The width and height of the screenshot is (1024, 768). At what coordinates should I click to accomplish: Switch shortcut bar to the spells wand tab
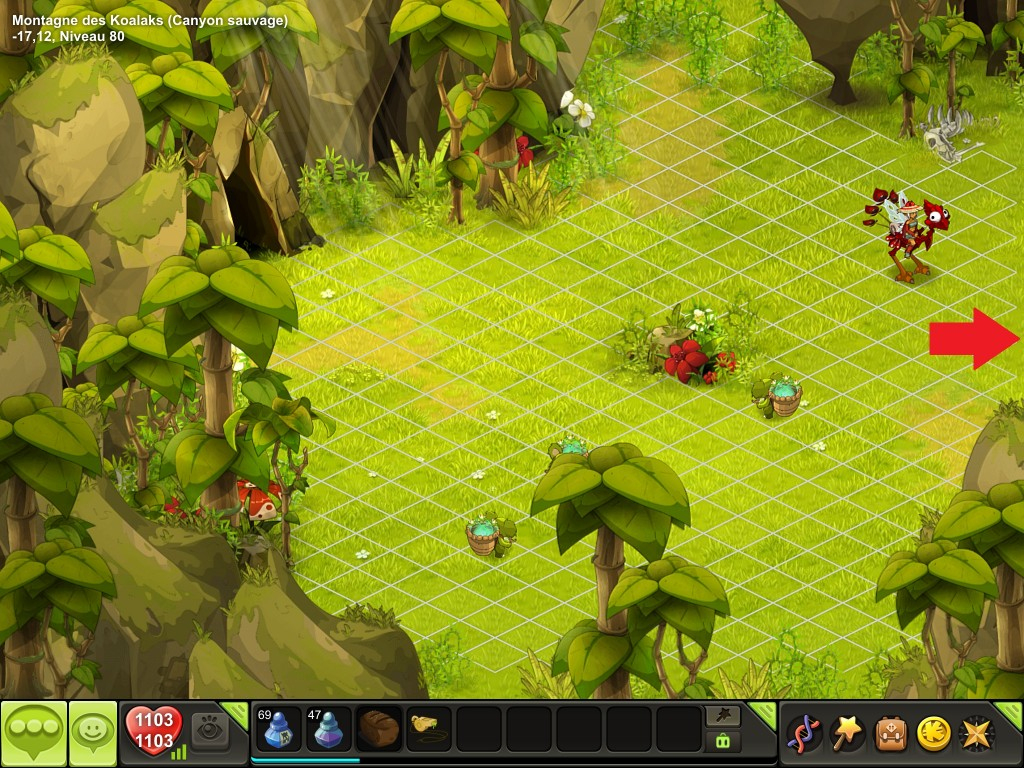click(723, 715)
